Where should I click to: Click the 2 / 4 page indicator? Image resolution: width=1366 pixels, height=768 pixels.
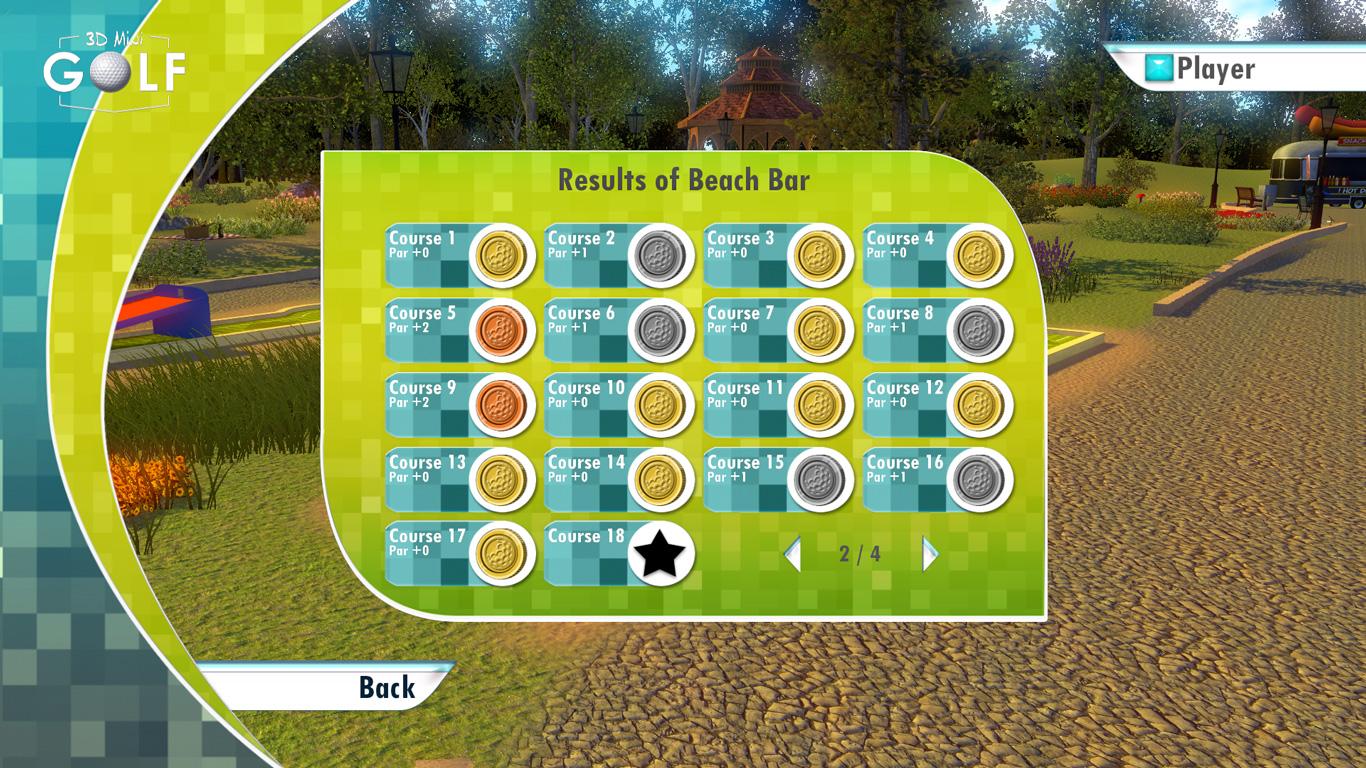click(x=862, y=553)
